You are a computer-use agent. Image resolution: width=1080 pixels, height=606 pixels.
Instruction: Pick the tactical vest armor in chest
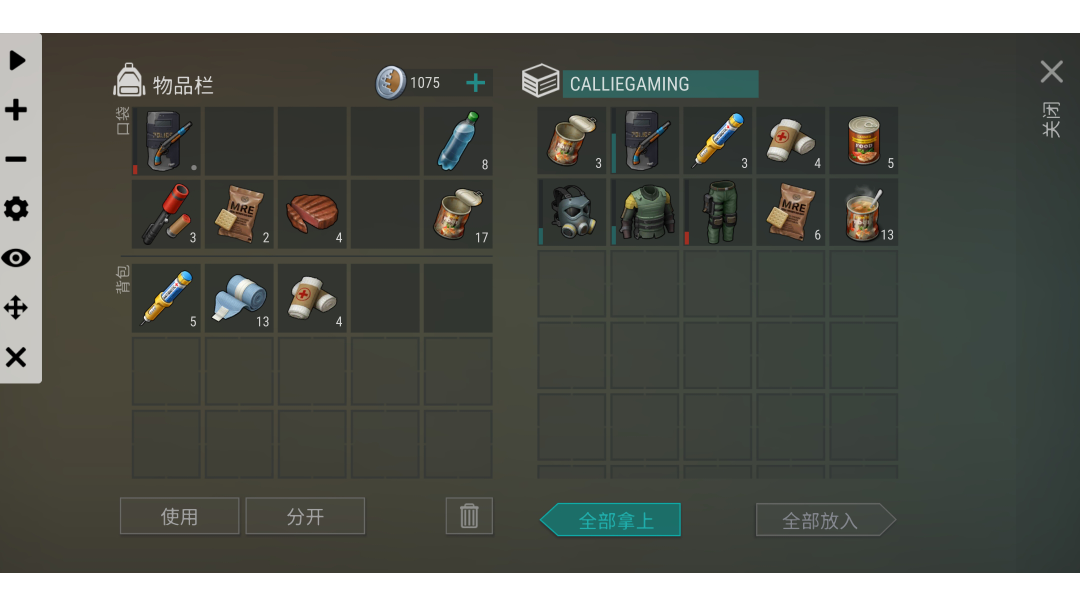(645, 212)
